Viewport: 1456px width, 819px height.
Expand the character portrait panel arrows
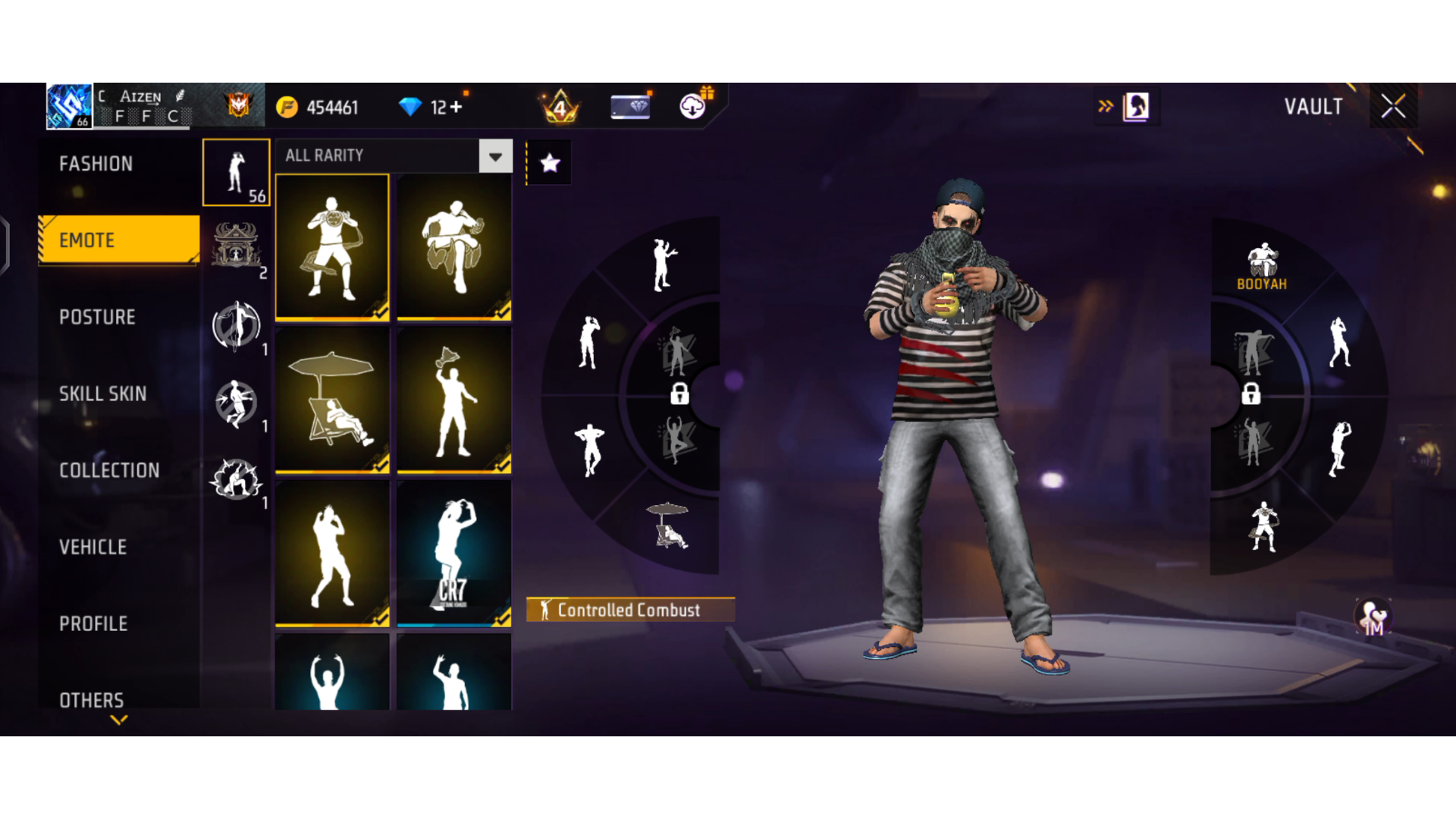pos(1106,106)
